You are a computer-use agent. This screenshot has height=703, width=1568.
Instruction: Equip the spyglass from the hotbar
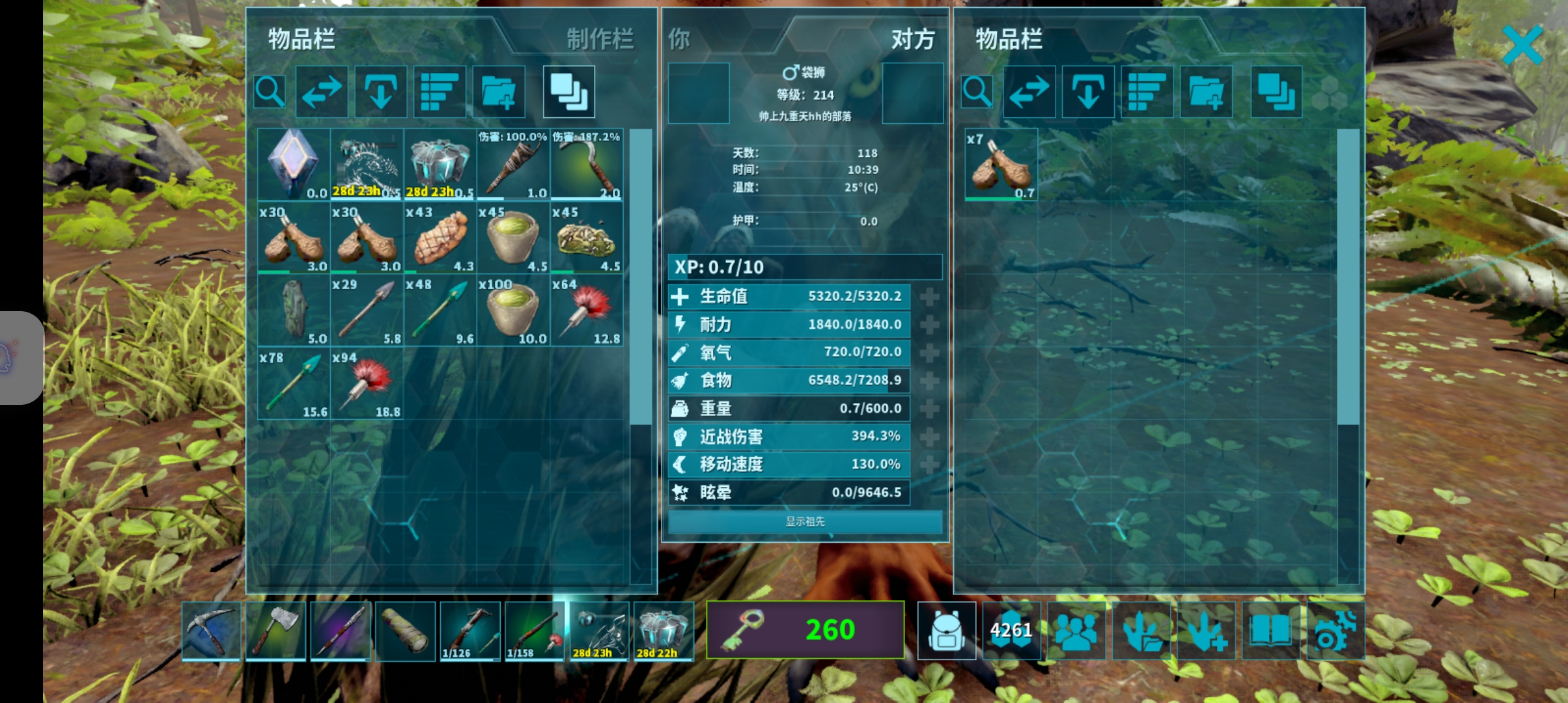pyautogui.click(x=405, y=630)
